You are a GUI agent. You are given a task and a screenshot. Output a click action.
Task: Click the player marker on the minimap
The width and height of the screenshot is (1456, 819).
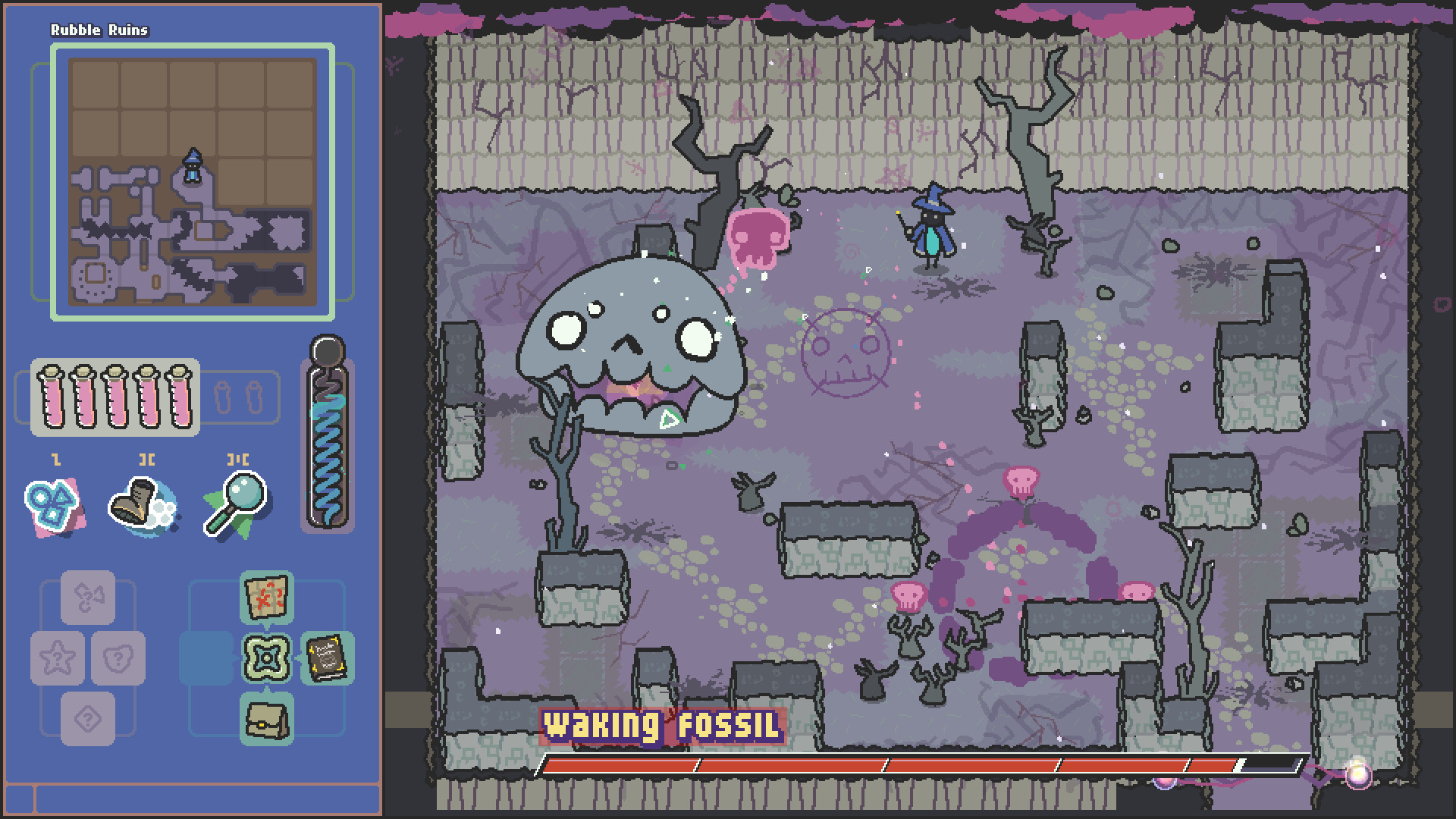[192, 165]
